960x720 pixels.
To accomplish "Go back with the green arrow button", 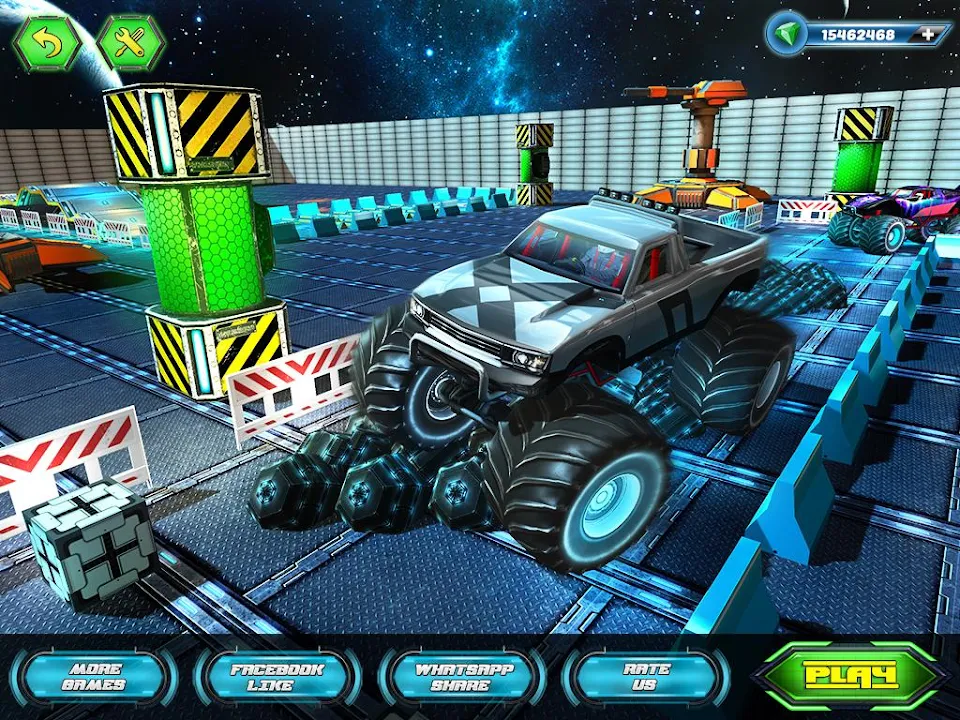I will point(45,43).
